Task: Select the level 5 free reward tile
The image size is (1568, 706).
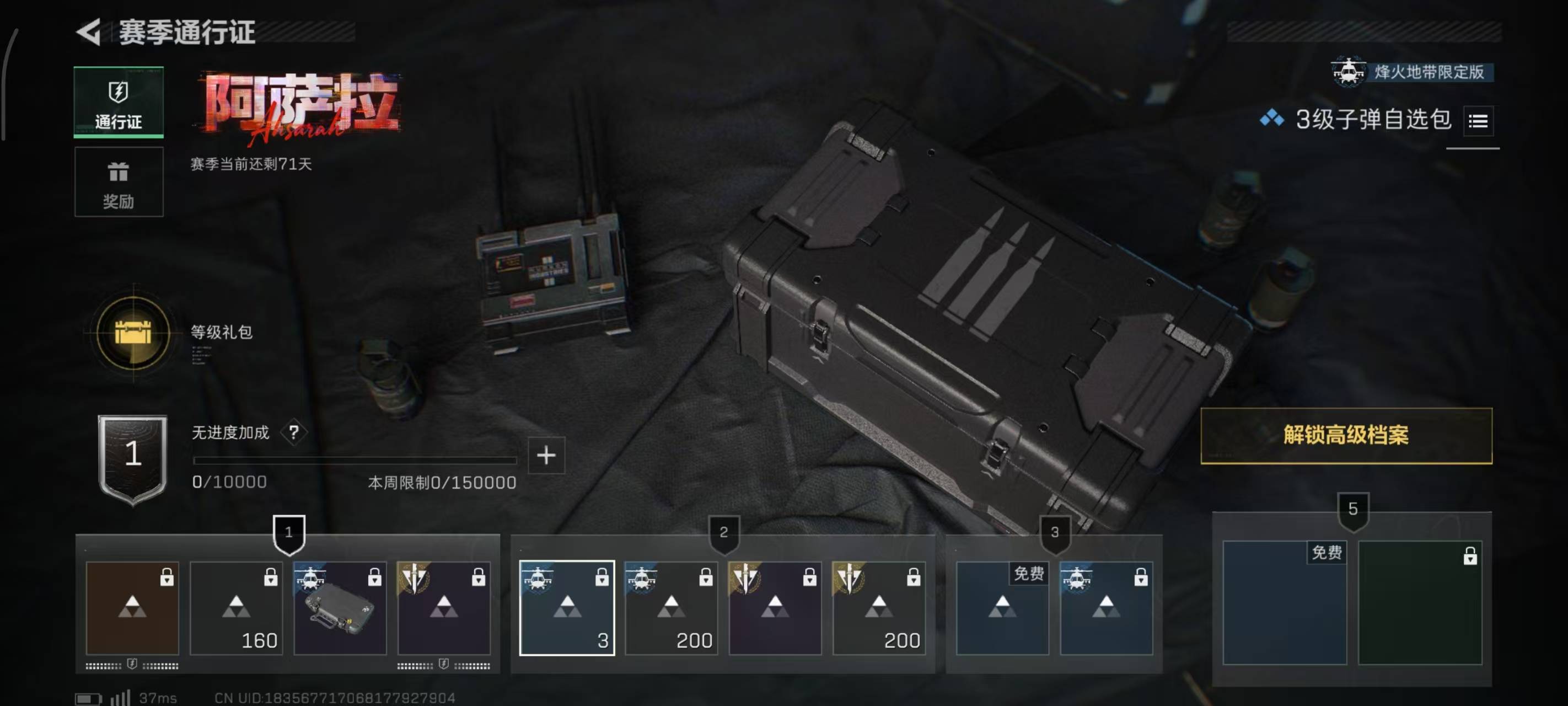Action: tap(1285, 602)
